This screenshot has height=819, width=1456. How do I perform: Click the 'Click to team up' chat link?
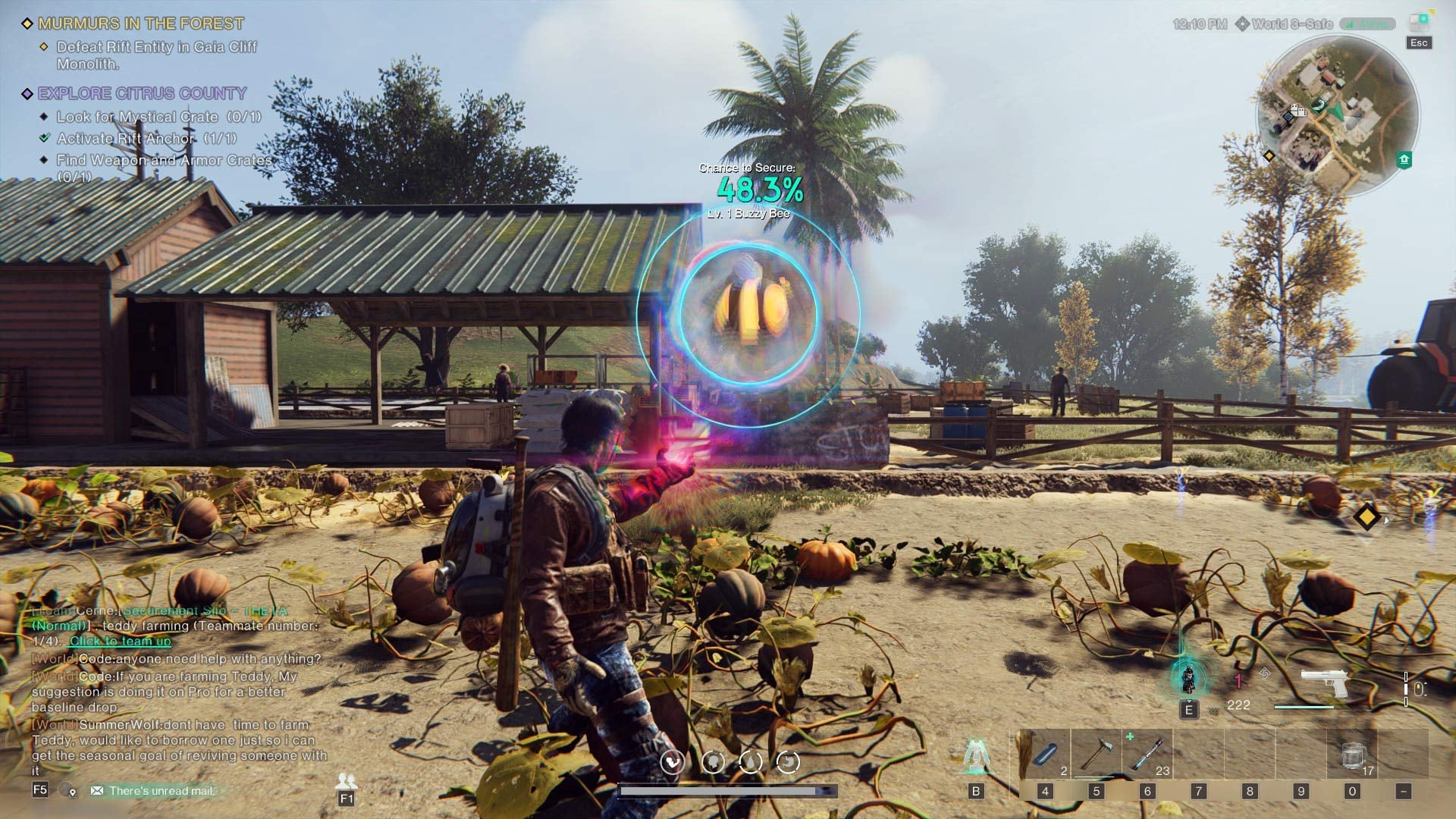coord(120,641)
